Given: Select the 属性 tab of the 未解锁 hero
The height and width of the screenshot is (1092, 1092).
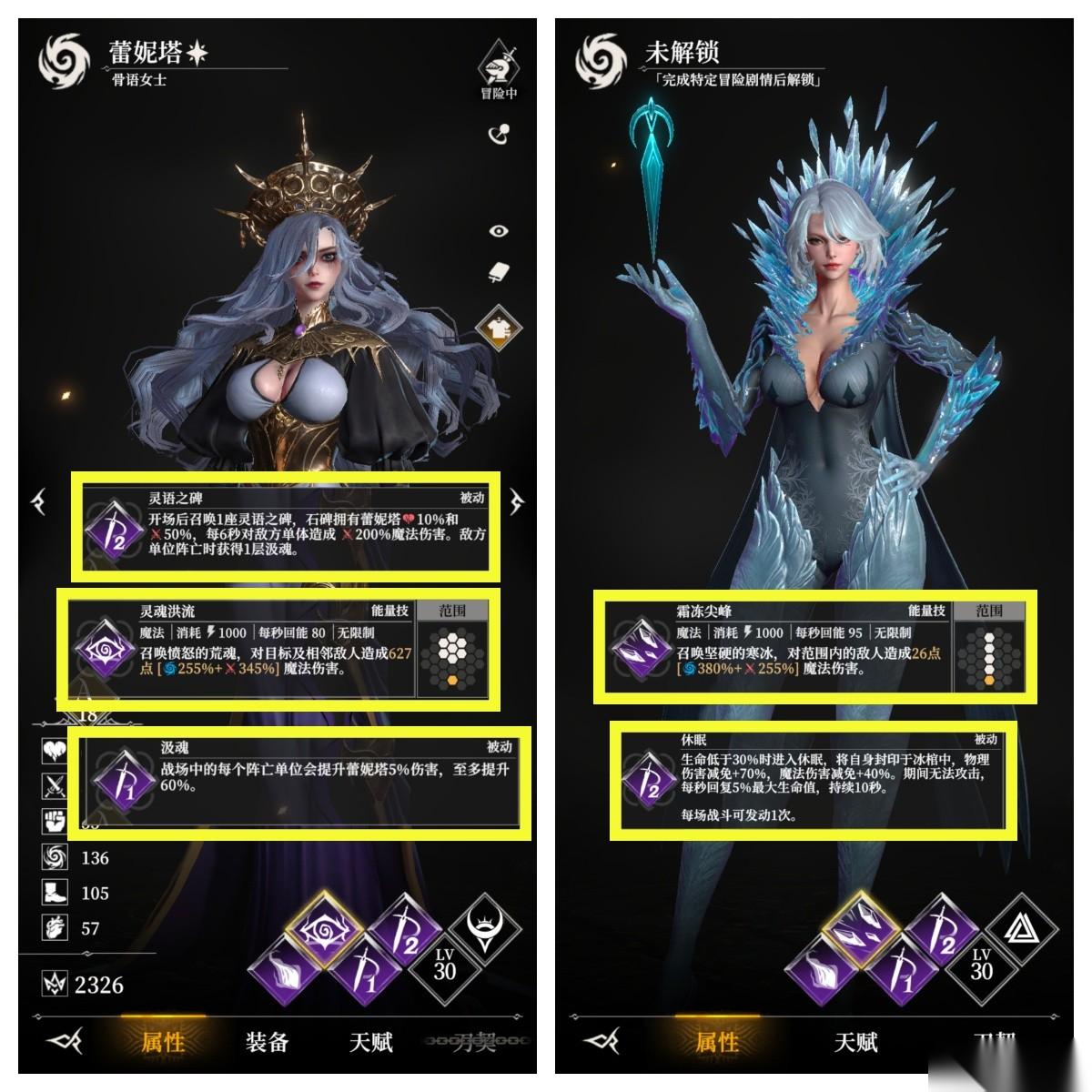Looking at the screenshot, I should pos(717,1041).
